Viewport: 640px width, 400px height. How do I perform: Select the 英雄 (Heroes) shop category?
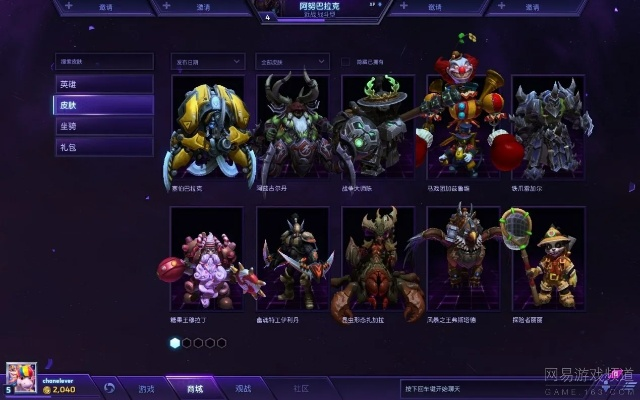[104, 84]
